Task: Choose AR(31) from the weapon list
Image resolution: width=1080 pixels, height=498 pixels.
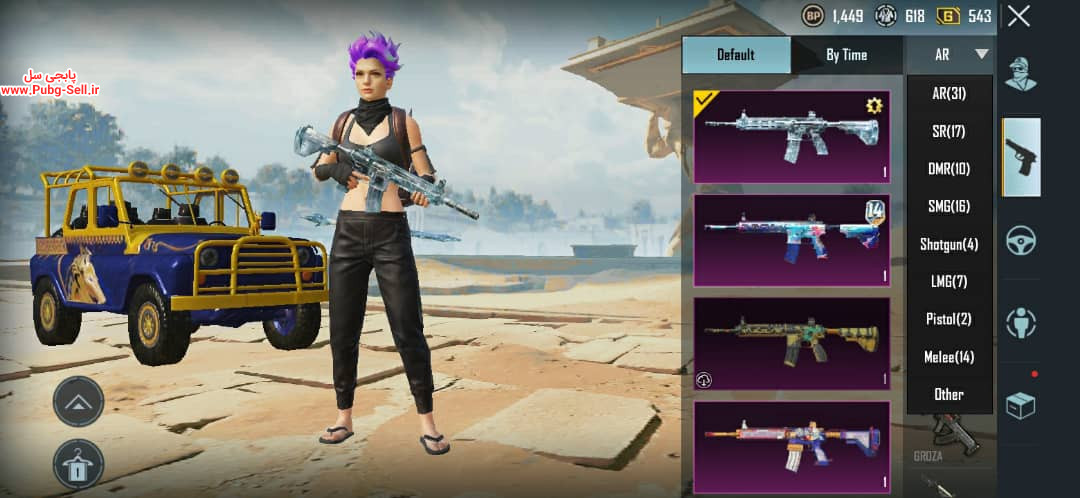Action: pos(949,94)
